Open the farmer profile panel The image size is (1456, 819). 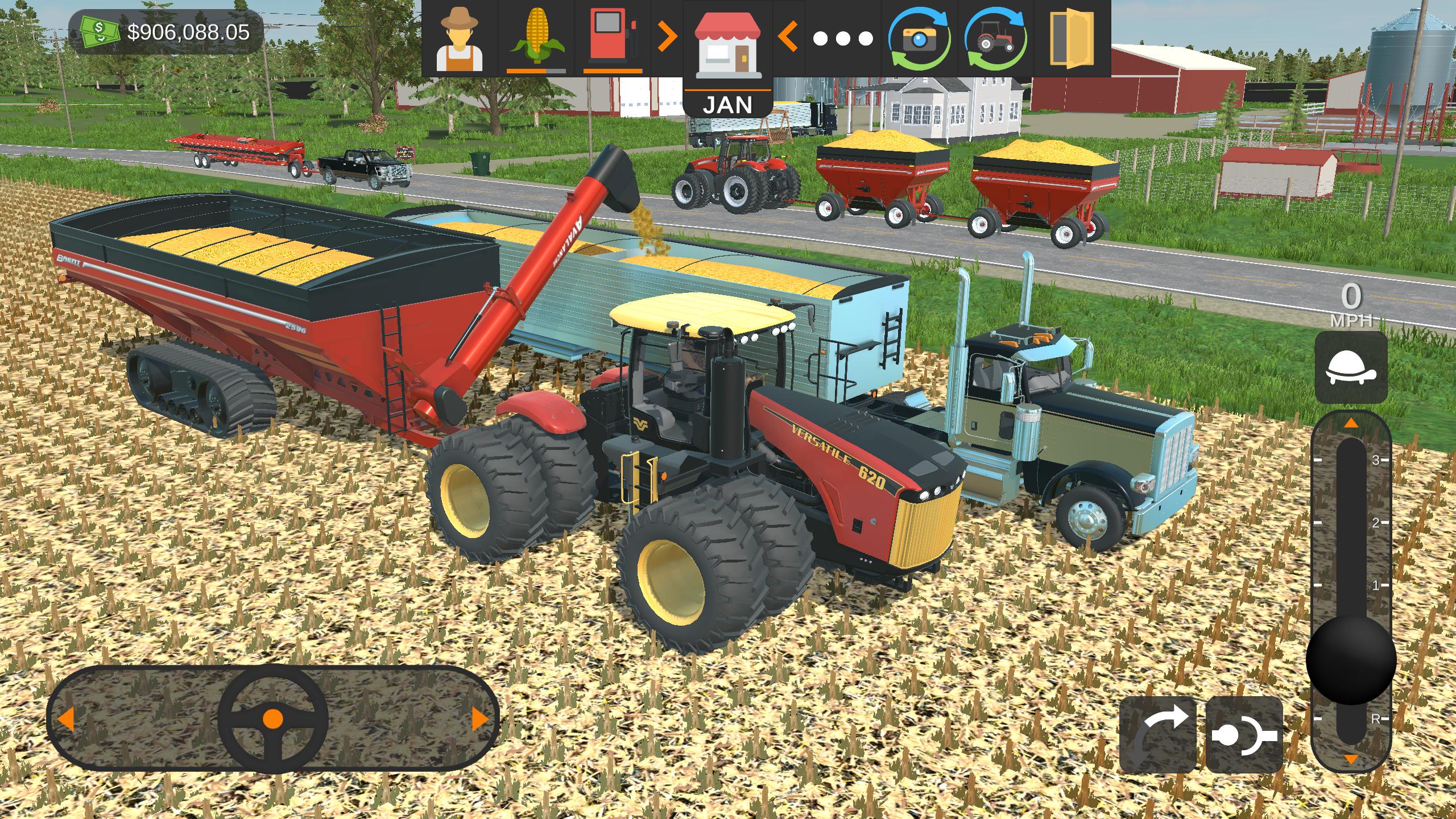point(460,40)
